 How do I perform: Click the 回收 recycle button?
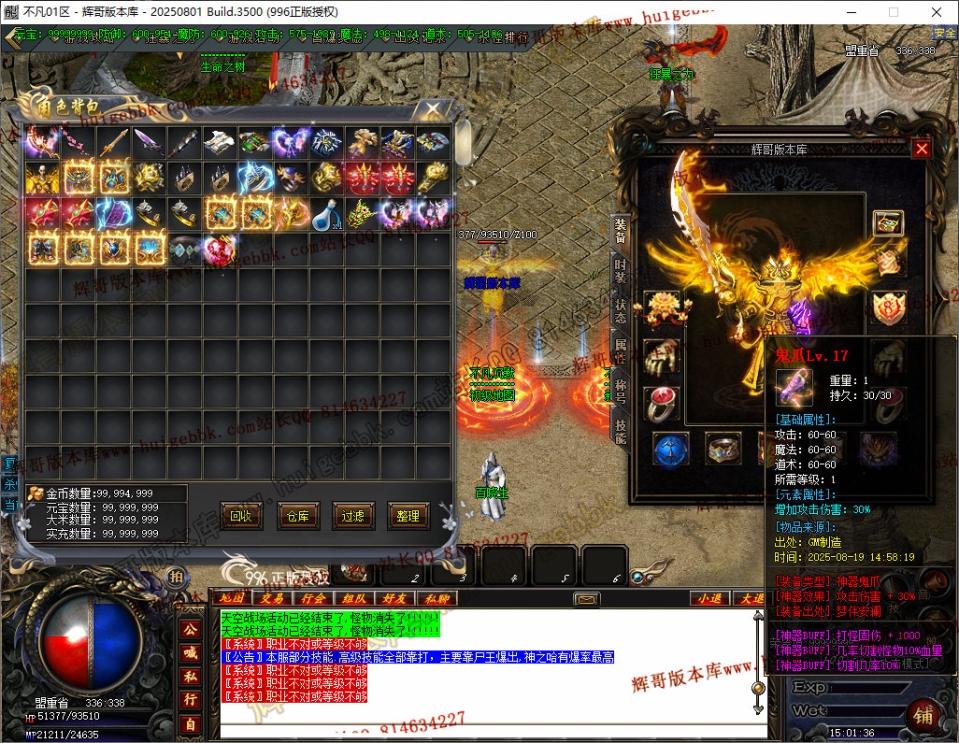click(239, 516)
